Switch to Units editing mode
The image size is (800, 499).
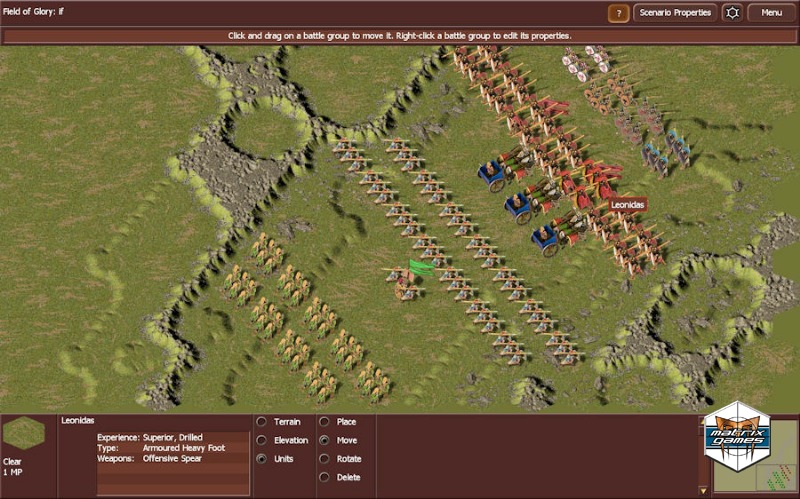click(262, 459)
